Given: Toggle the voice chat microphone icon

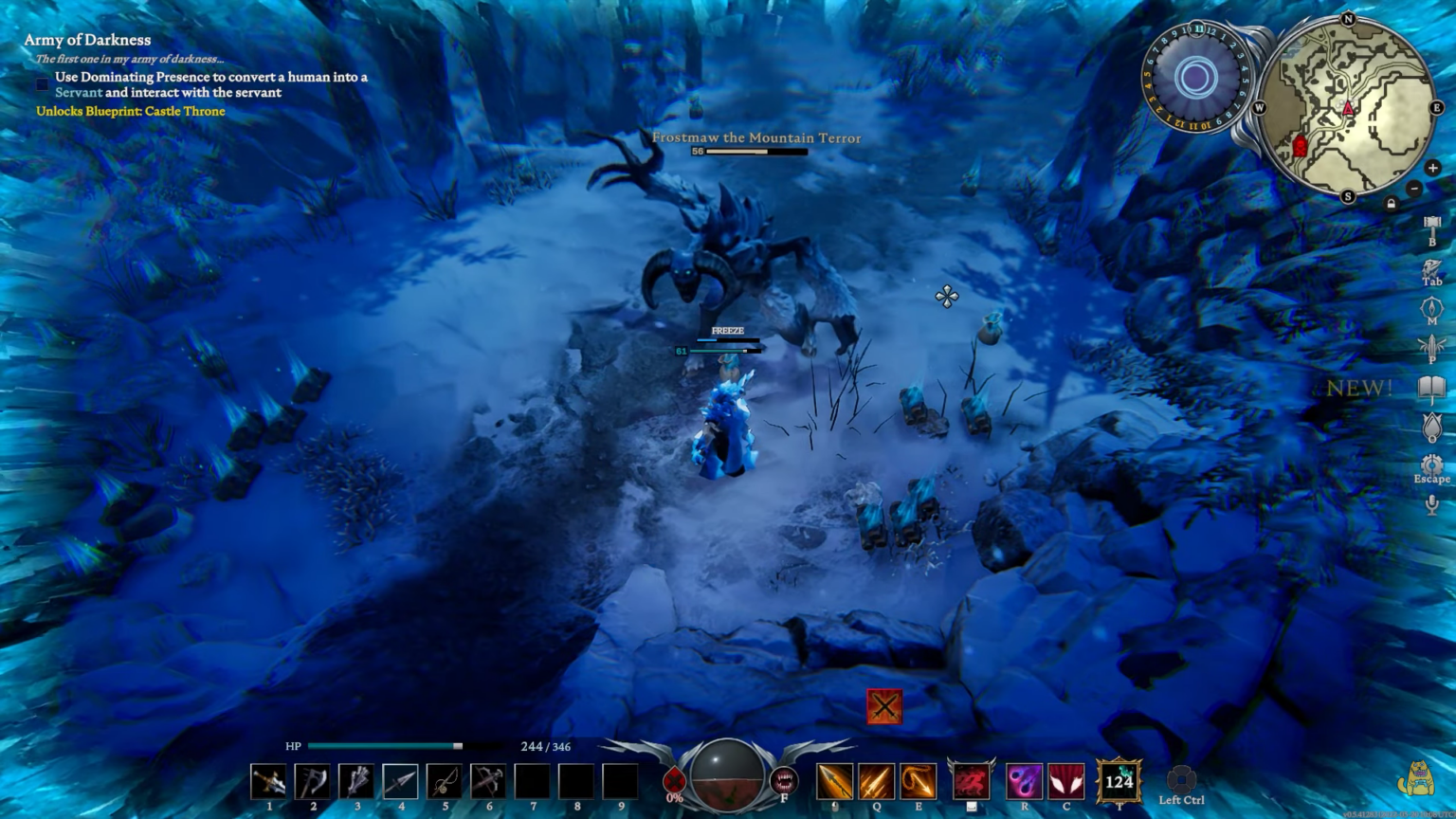Looking at the screenshot, I should pyautogui.click(x=1431, y=504).
